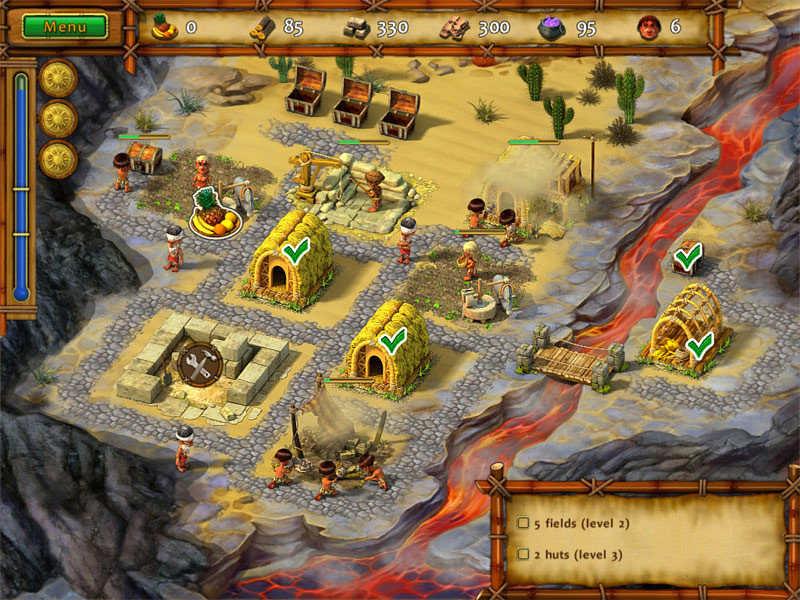The width and height of the screenshot is (800, 600).
Task: Select the checkmark on the unfinished wicker hut
Action: point(700,344)
